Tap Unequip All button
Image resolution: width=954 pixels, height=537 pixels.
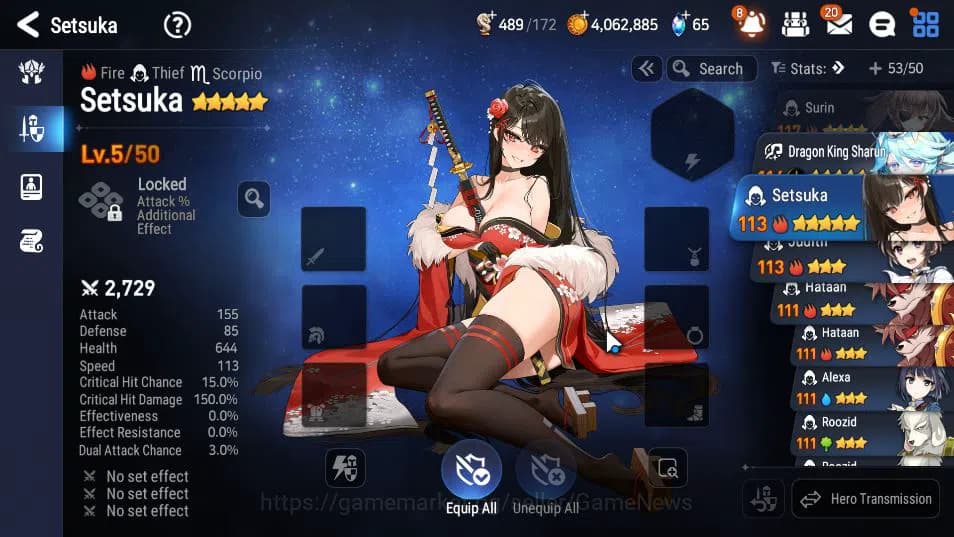(545, 474)
